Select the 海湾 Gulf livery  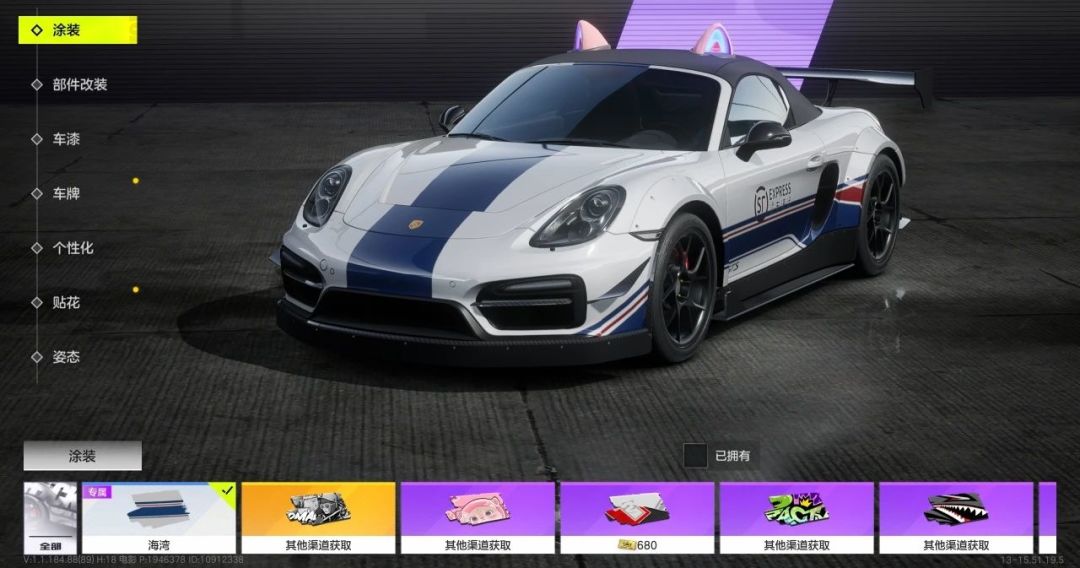[x=159, y=518]
